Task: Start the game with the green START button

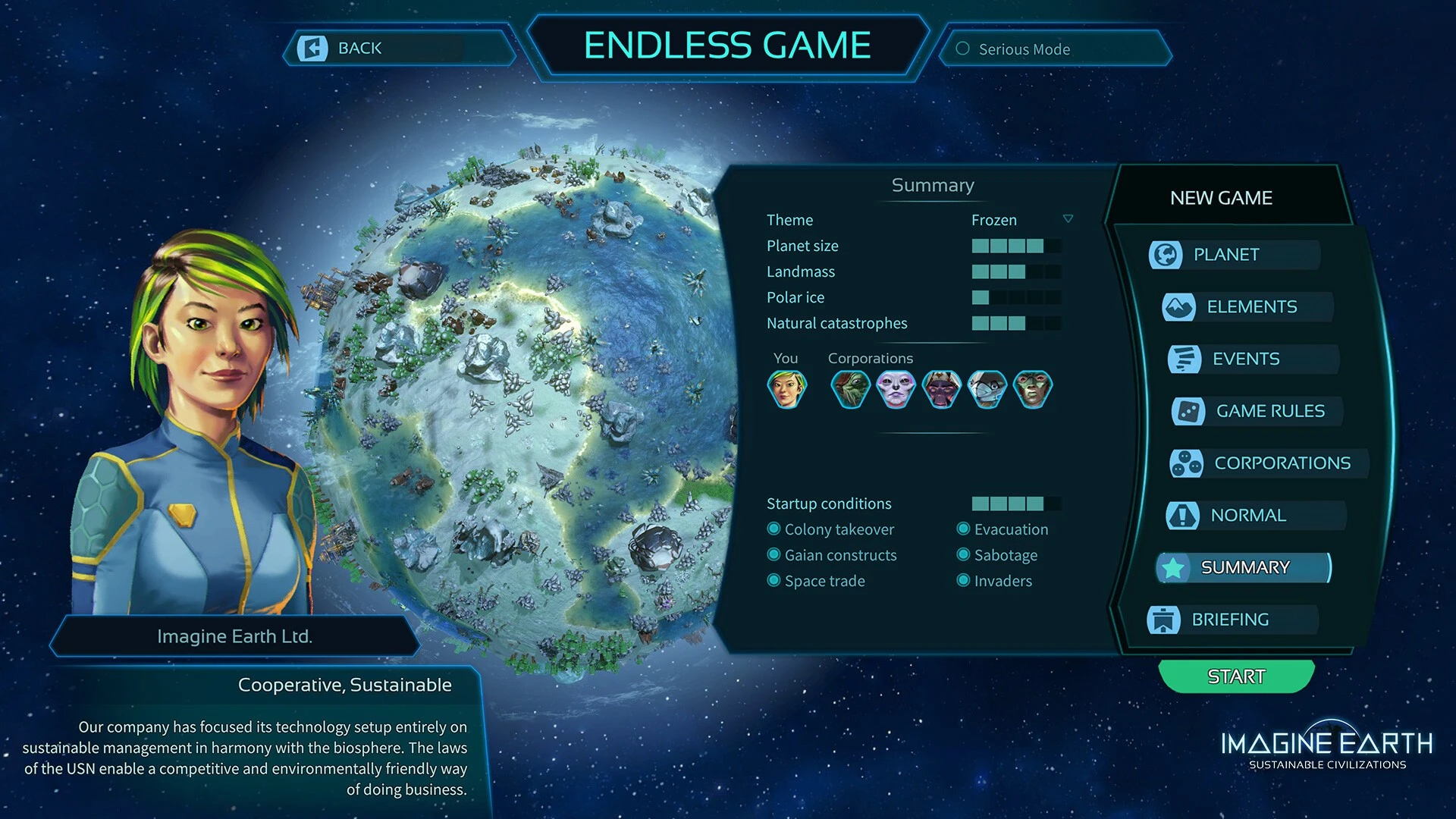Action: (1236, 676)
